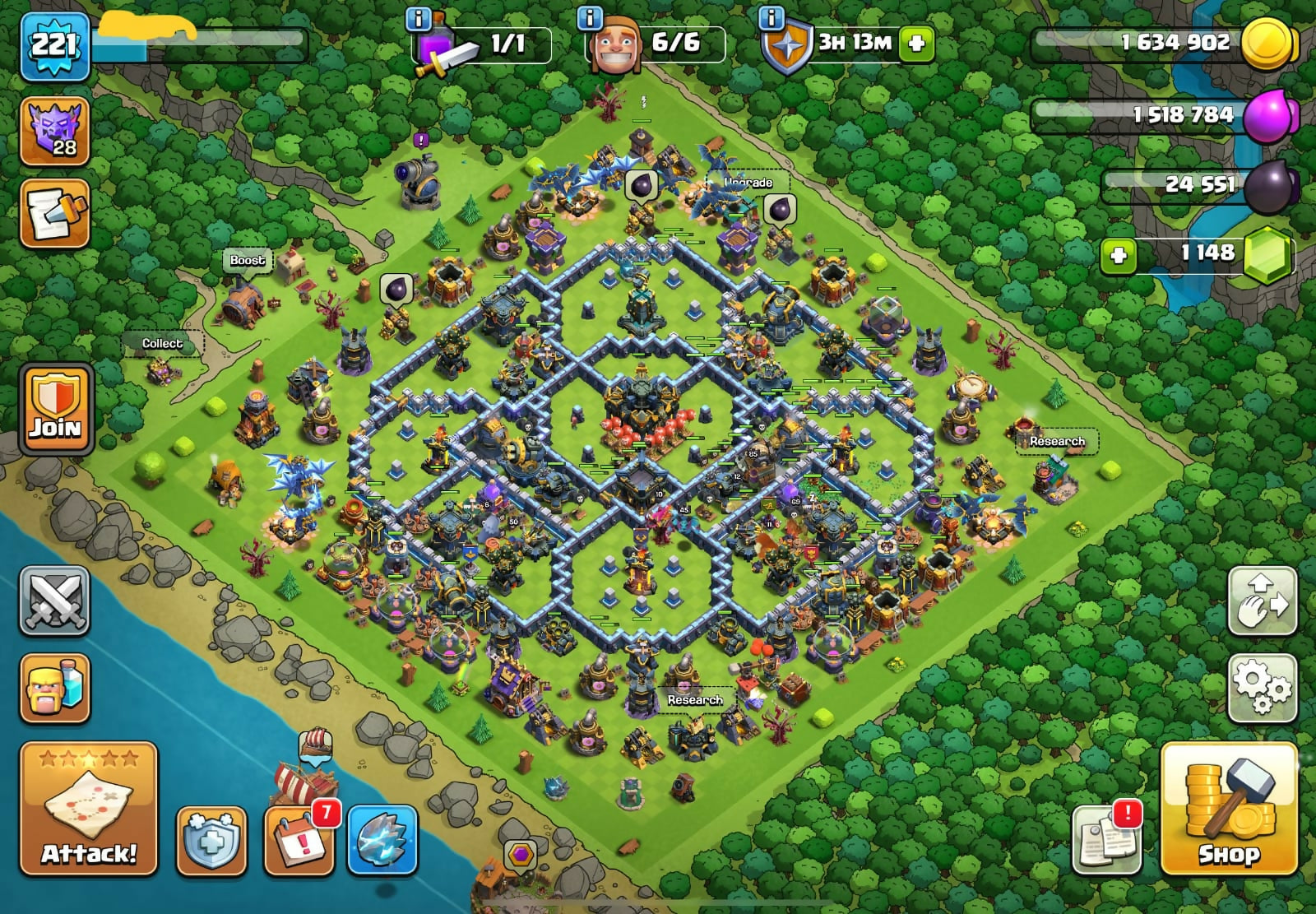View the trophy league badge
1316x914 pixels.
[54, 131]
